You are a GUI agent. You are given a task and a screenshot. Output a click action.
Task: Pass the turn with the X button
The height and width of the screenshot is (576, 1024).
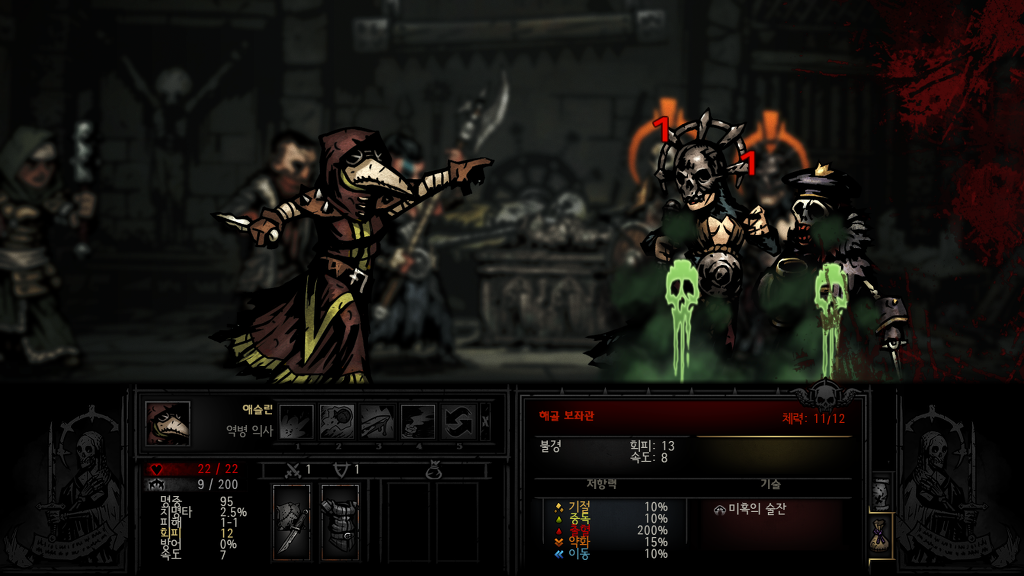click(x=486, y=422)
